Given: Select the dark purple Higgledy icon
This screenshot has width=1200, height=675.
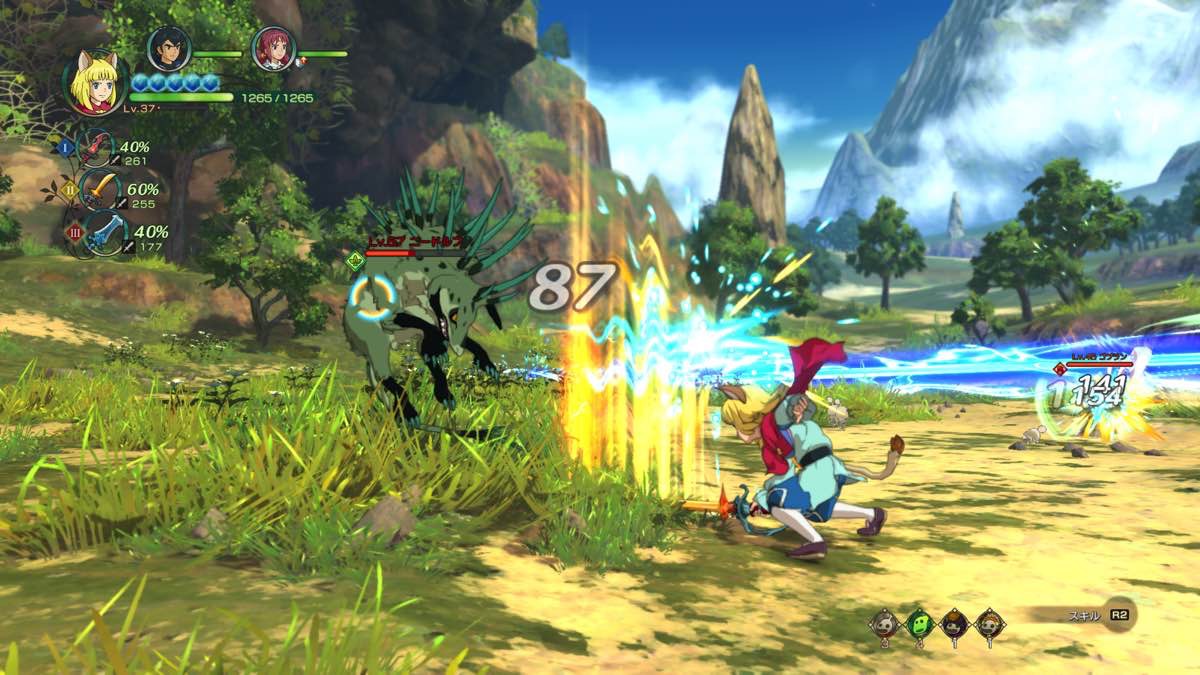Looking at the screenshot, I should (955, 624).
